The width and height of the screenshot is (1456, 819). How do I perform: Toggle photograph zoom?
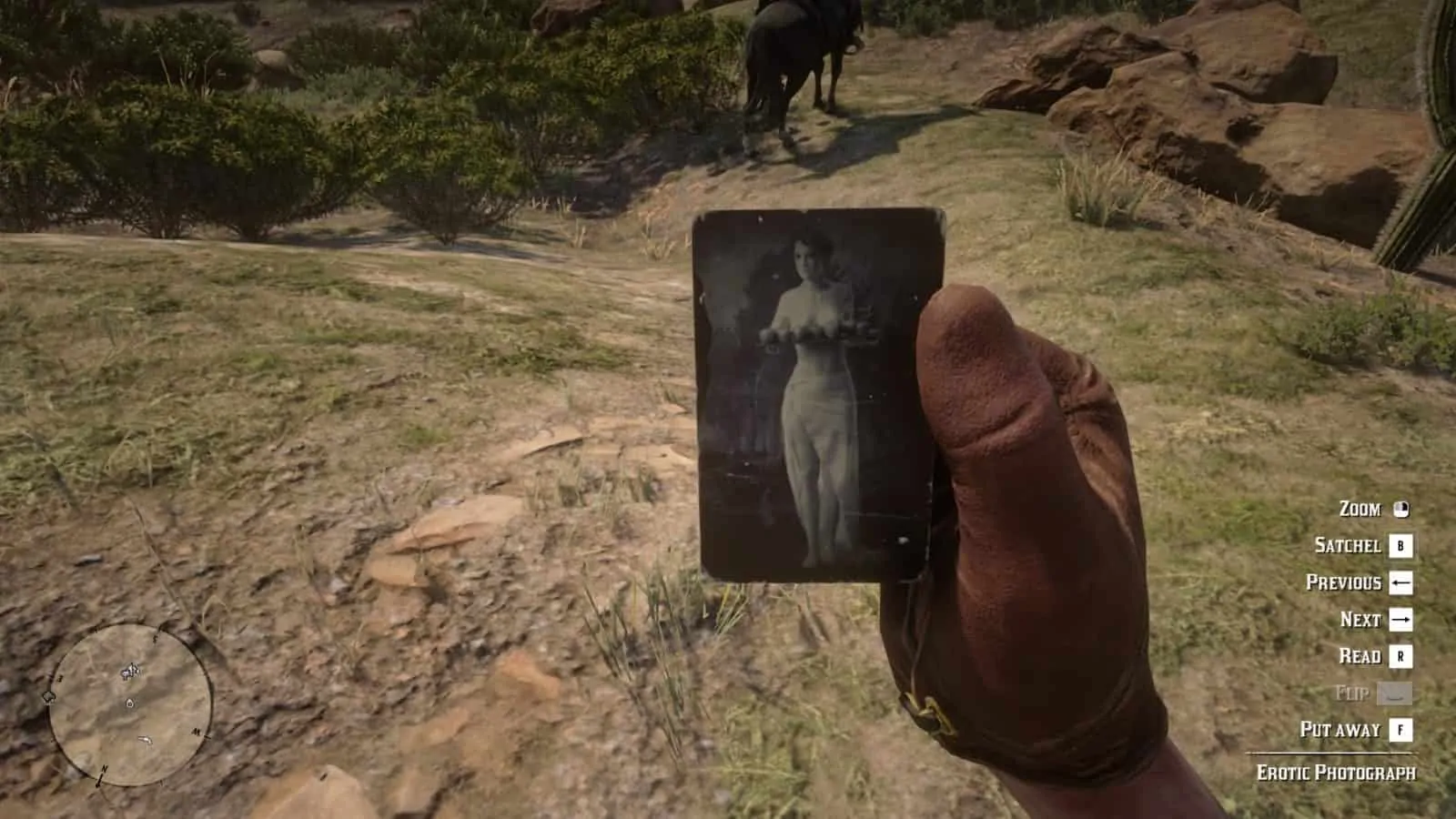point(1360,509)
